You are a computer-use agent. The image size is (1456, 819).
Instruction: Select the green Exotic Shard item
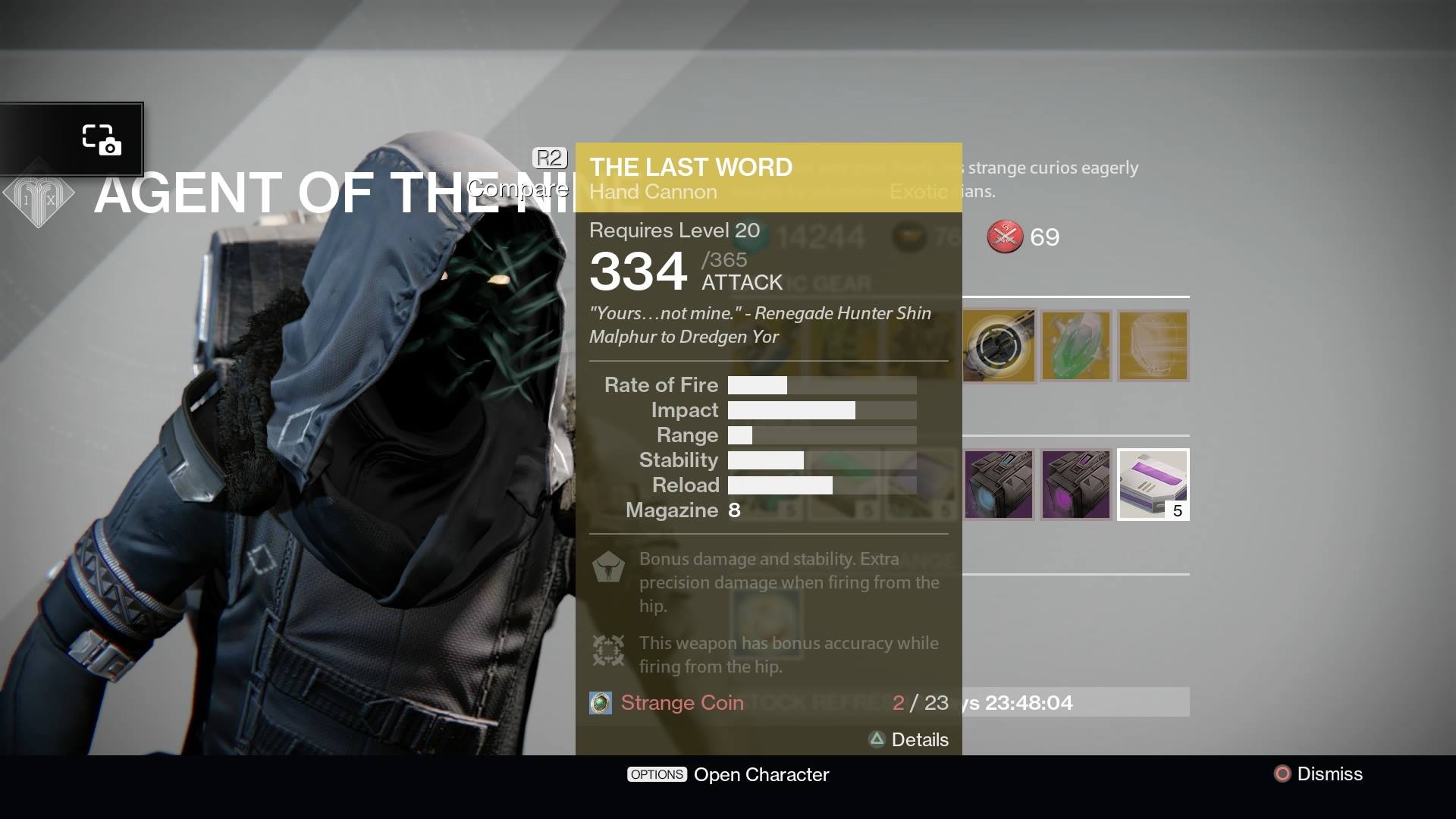[1076, 345]
